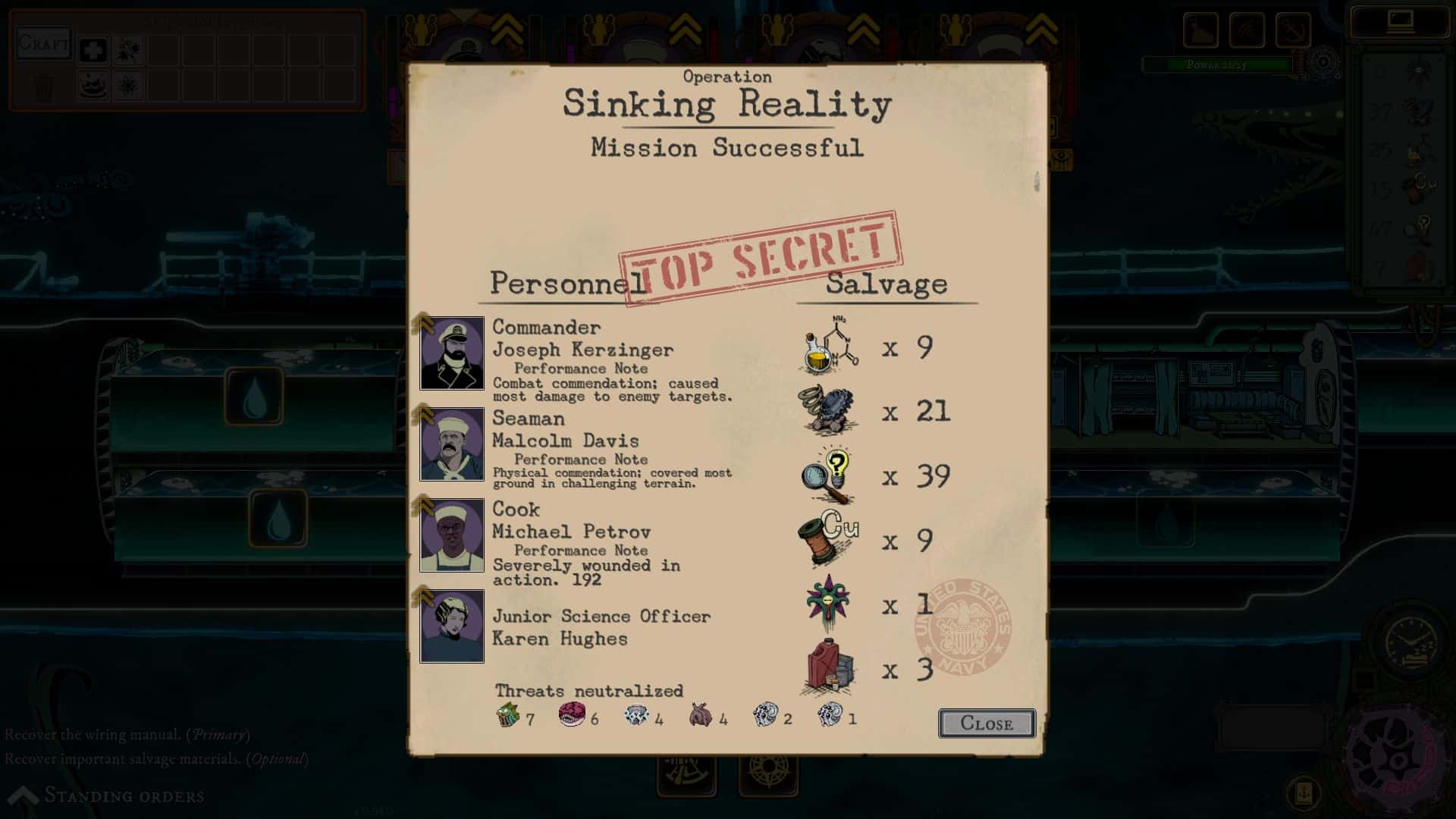Screen dimensions: 1456x819
Task: Toggle Seaman Malcolm Davis's promotion chevron
Action: [422, 412]
